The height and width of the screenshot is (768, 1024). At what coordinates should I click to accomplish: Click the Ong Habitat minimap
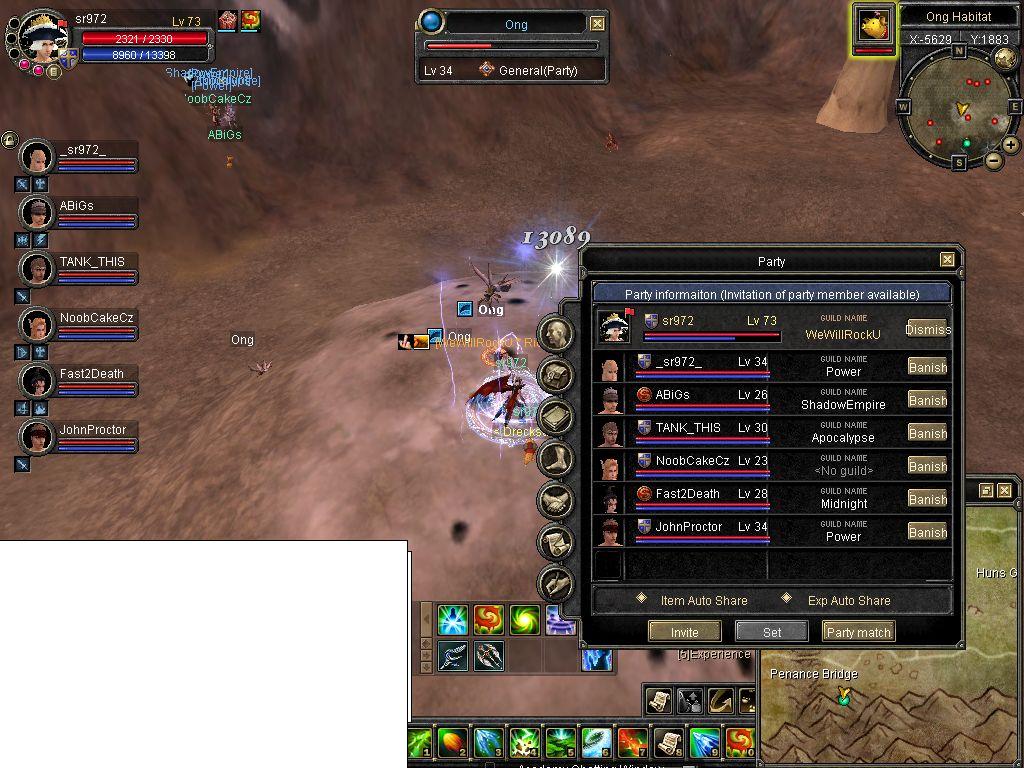coord(960,108)
